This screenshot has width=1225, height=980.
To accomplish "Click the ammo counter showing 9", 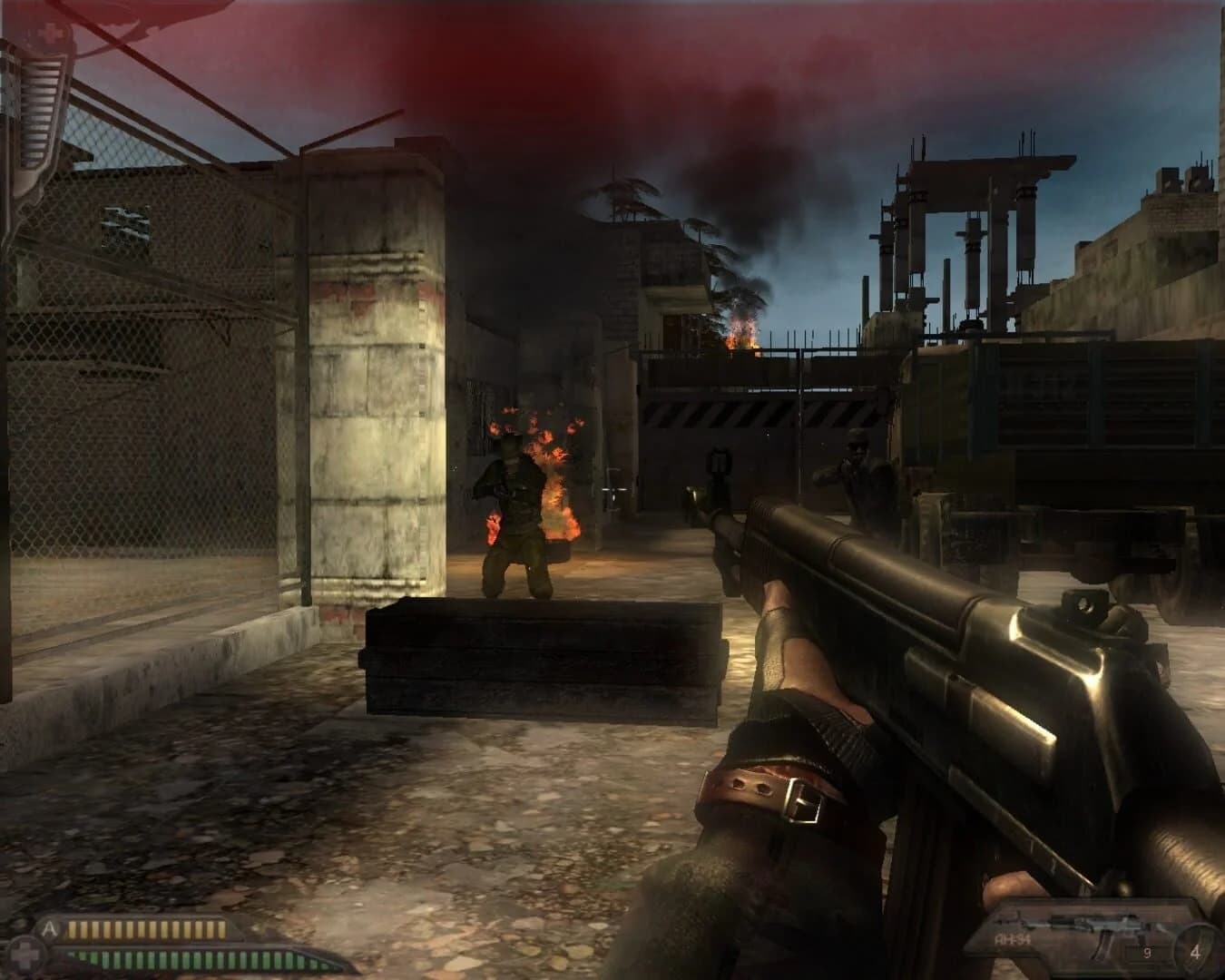I will coord(1147,951).
